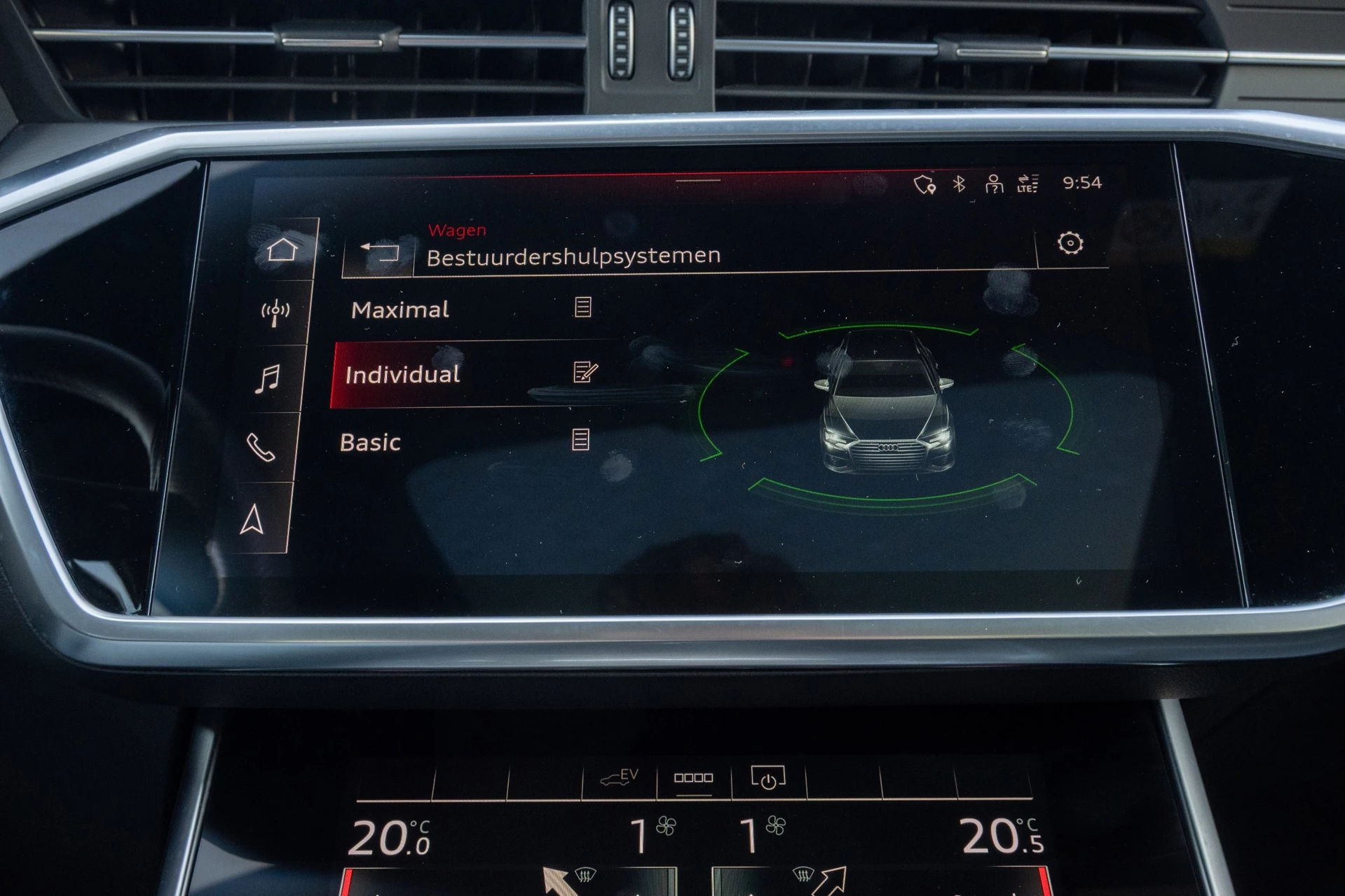The width and height of the screenshot is (1345, 896).
Task: Toggle EV drive mode on climate panel
Action: (x=620, y=778)
